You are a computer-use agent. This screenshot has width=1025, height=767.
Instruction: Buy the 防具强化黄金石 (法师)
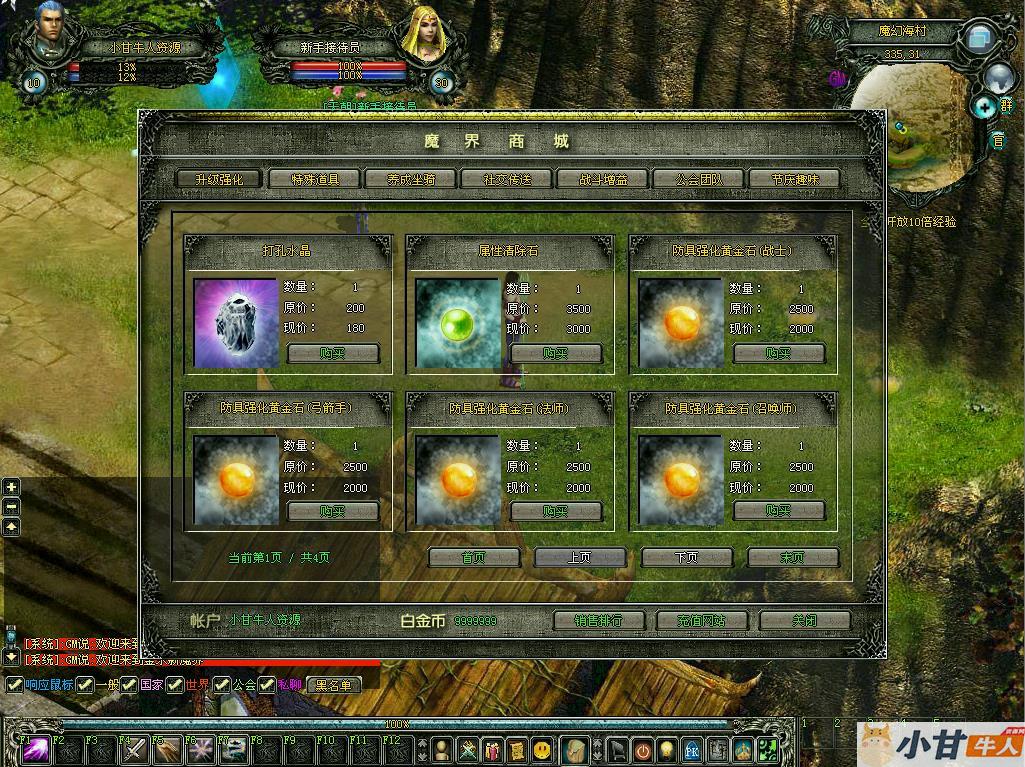[556, 511]
